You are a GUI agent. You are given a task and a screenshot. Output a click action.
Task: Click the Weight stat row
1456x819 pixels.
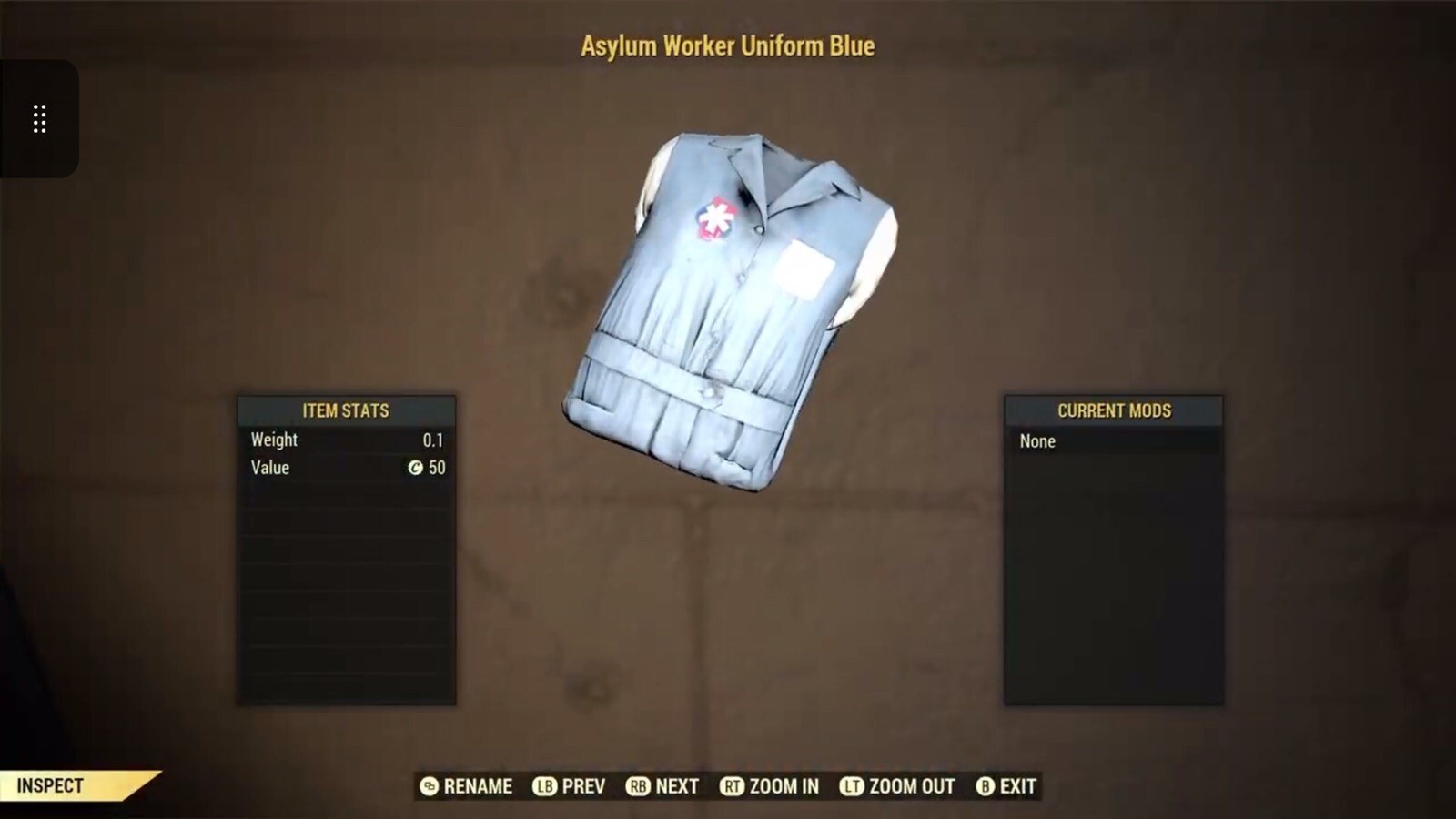(x=273, y=440)
